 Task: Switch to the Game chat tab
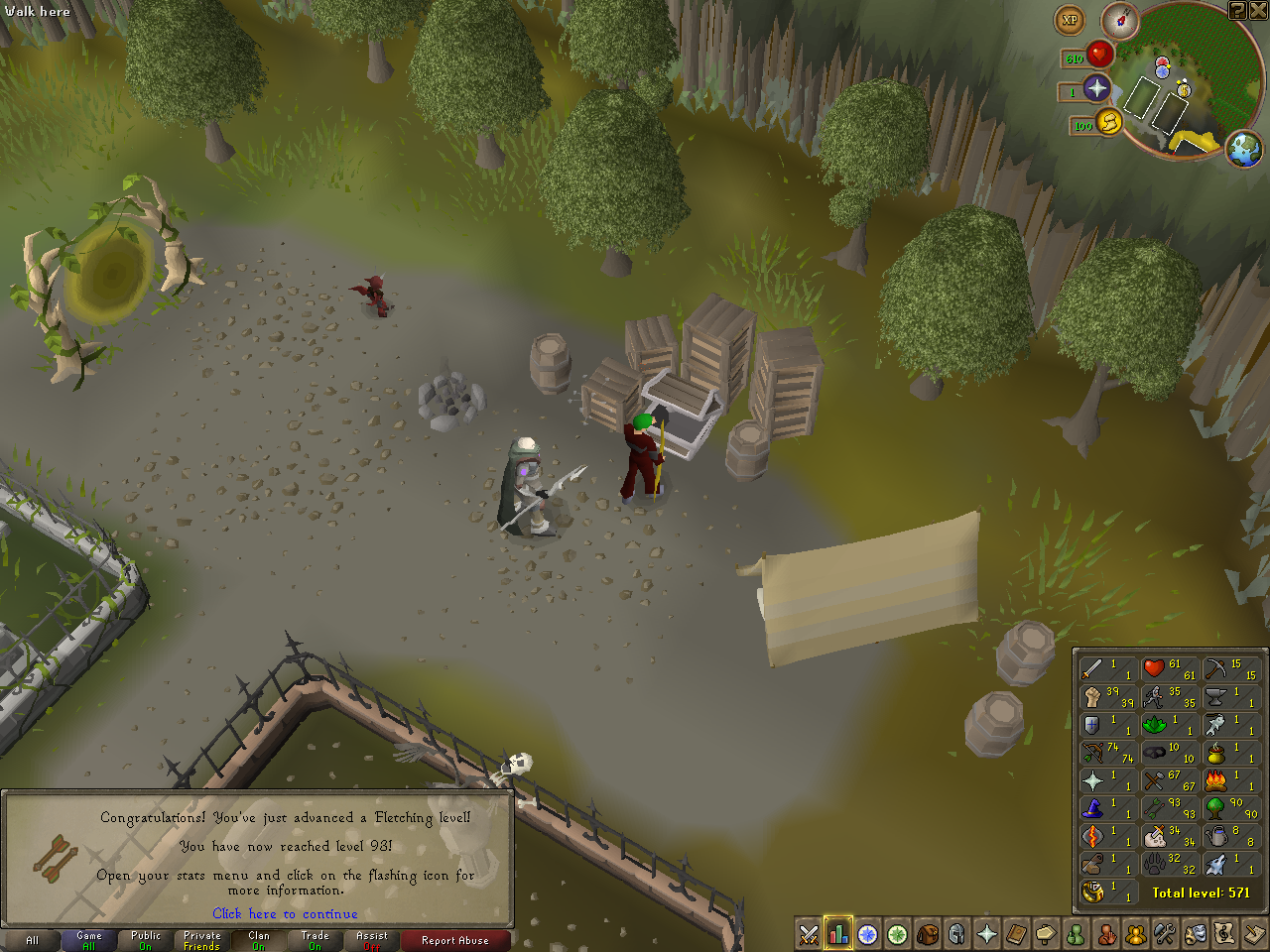tap(87, 939)
